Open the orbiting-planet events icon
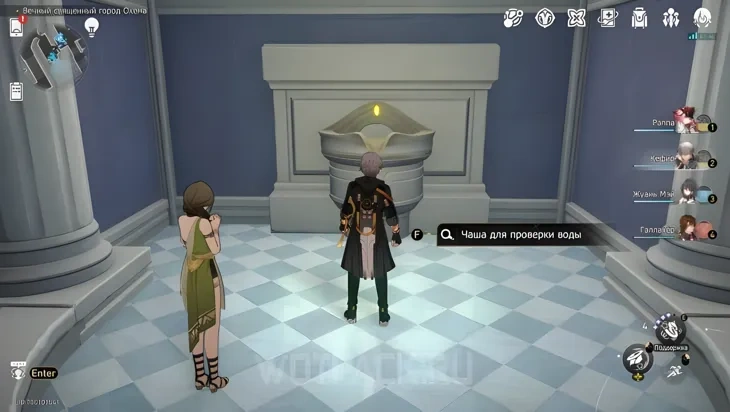This screenshot has width=730, height=412. (x=513, y=18)
